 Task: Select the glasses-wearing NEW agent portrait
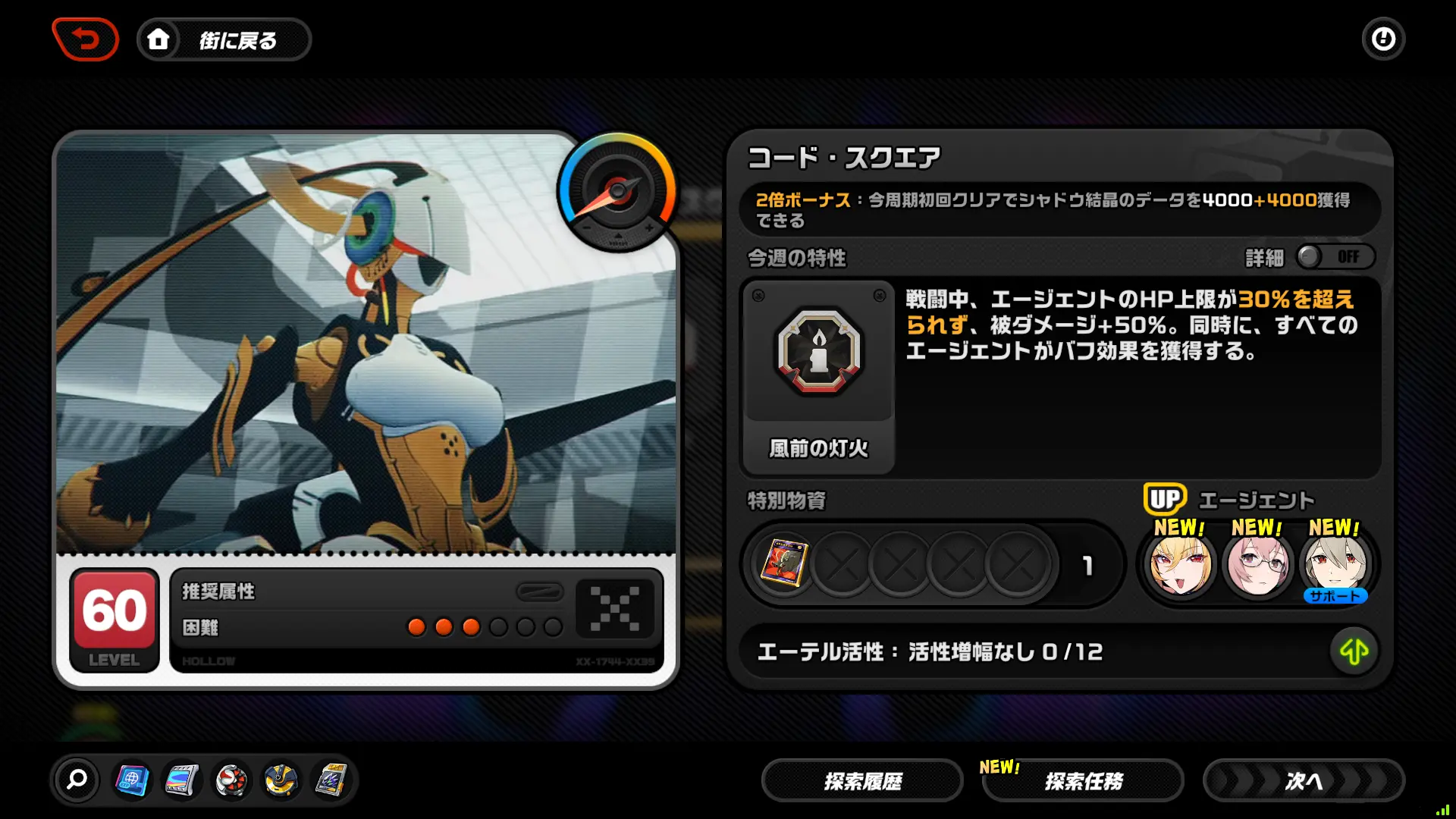(1258, 563)
